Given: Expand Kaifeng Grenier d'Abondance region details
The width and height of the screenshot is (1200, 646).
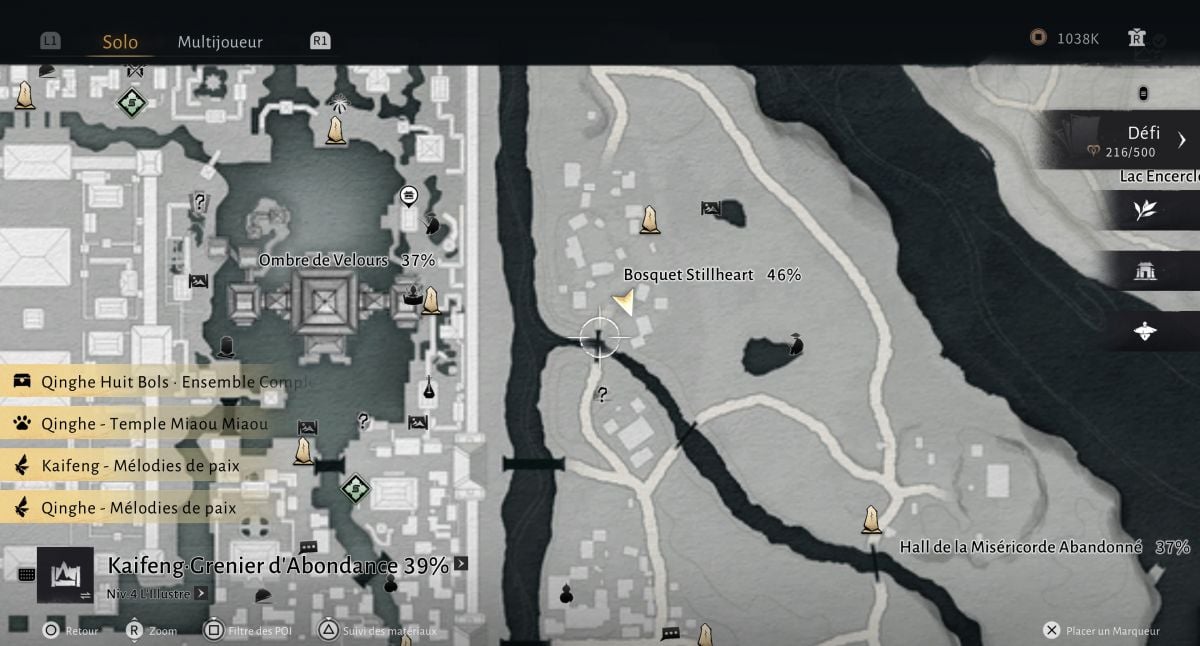Looking at the screenshot, I should tap(461, 564).
